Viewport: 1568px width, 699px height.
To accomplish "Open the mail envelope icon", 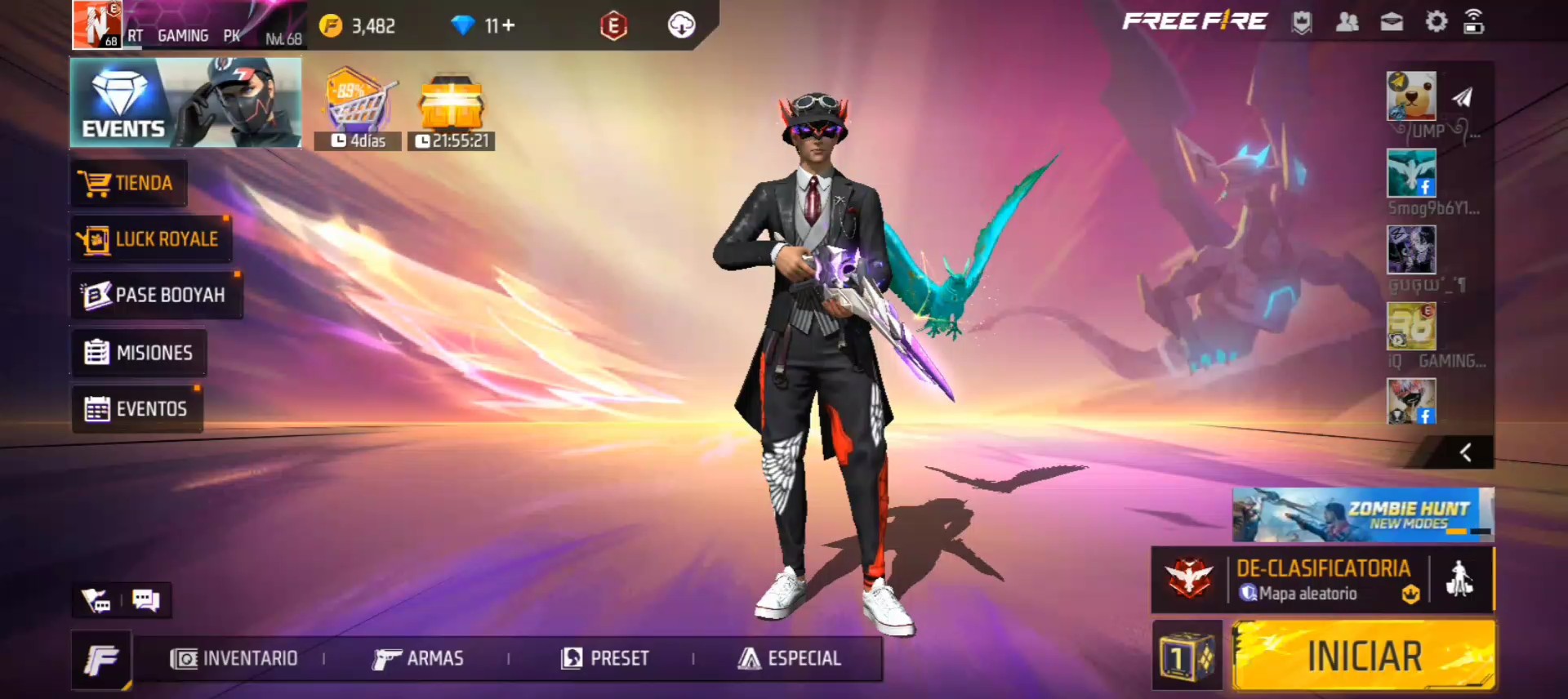I will click(1392, 22).
